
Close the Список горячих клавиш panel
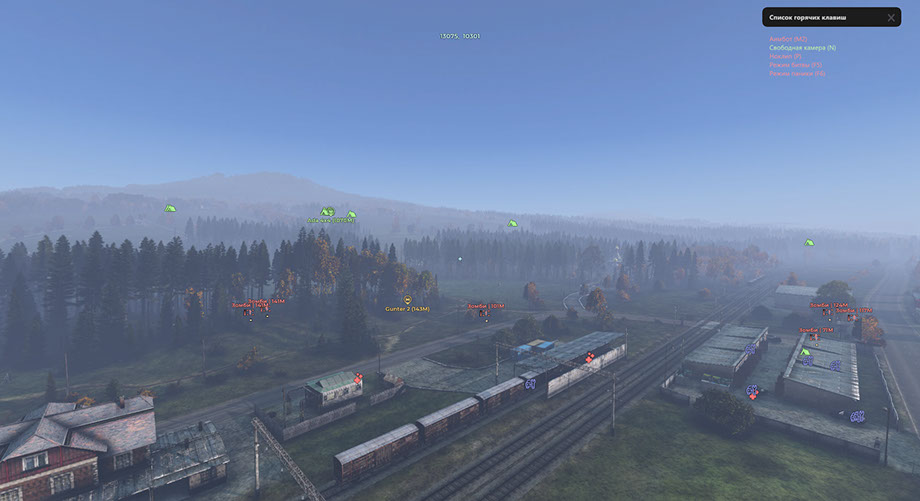[891, 18]
